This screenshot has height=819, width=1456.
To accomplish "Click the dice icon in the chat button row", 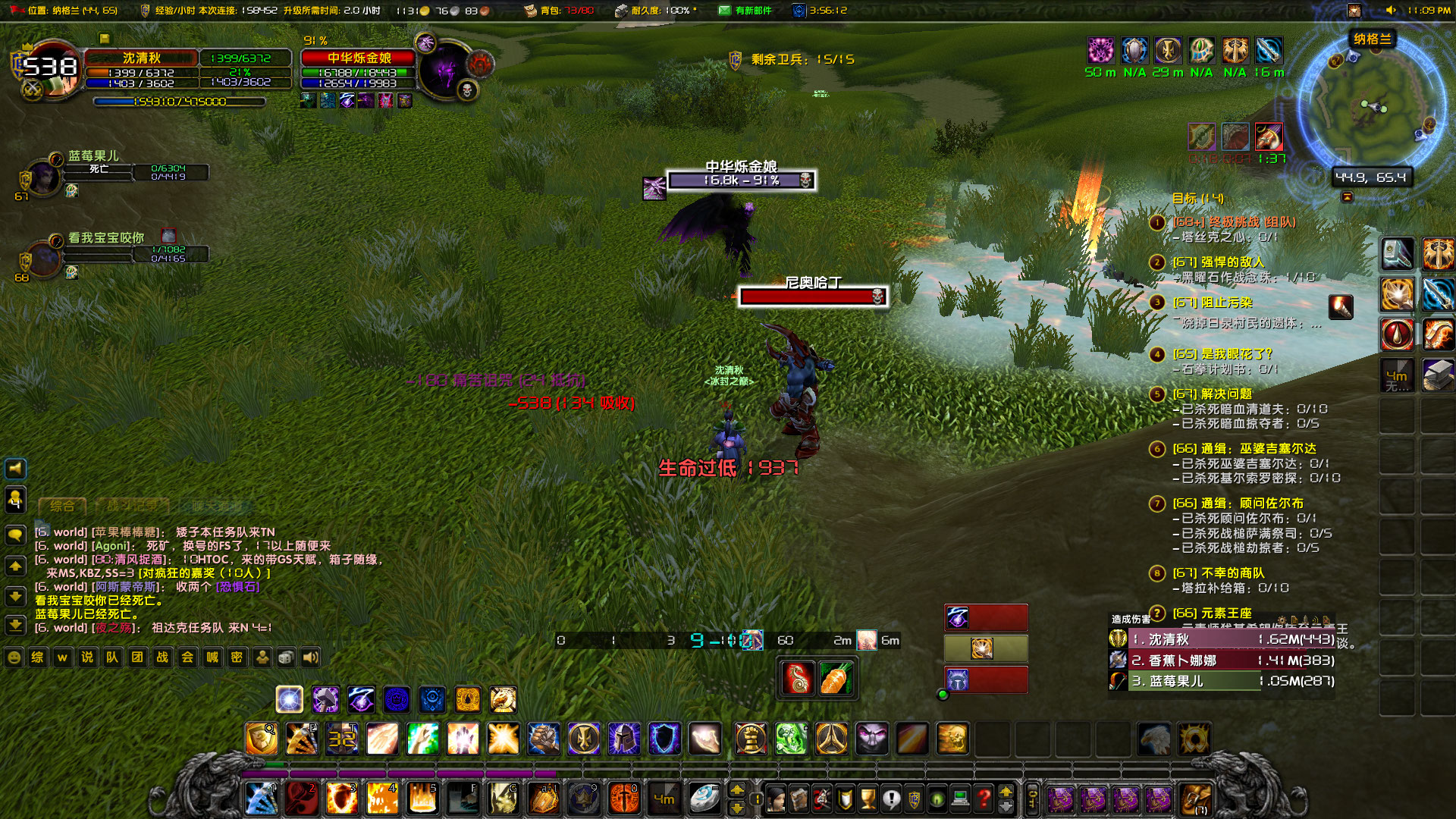I will pyautogui.click(x=287, y=657).
